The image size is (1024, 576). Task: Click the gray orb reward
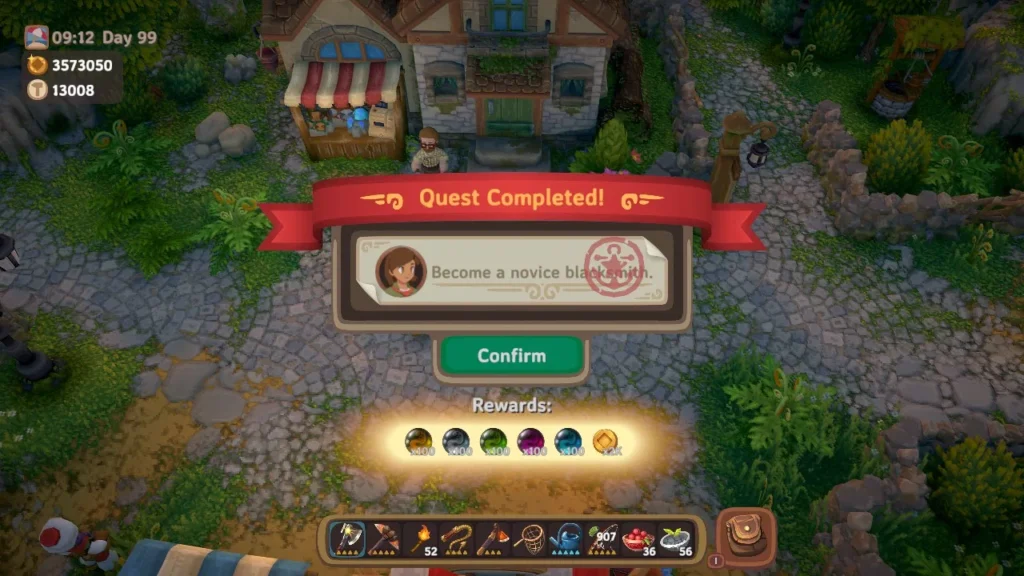(x=456, y=440)
